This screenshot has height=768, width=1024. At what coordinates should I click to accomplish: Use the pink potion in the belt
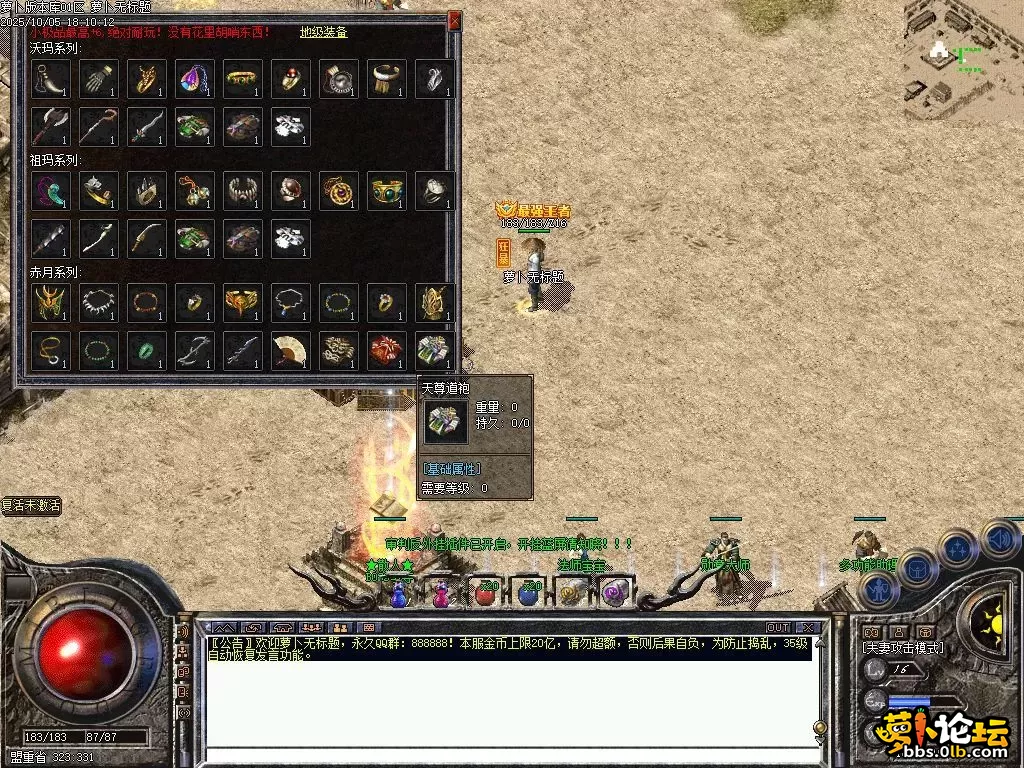(x=441, y=593)
